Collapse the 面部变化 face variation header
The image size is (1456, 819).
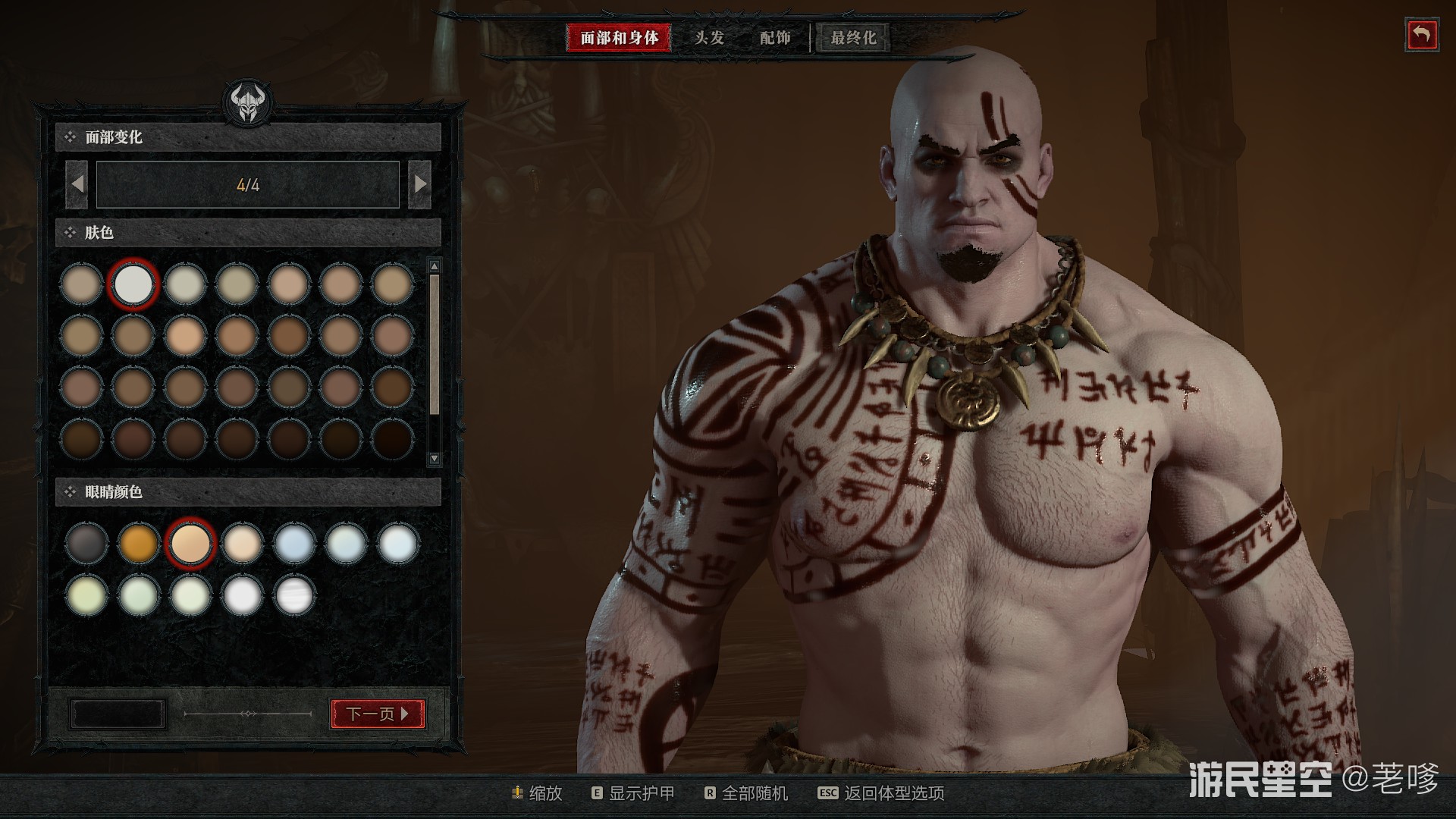tap(247, 137)
